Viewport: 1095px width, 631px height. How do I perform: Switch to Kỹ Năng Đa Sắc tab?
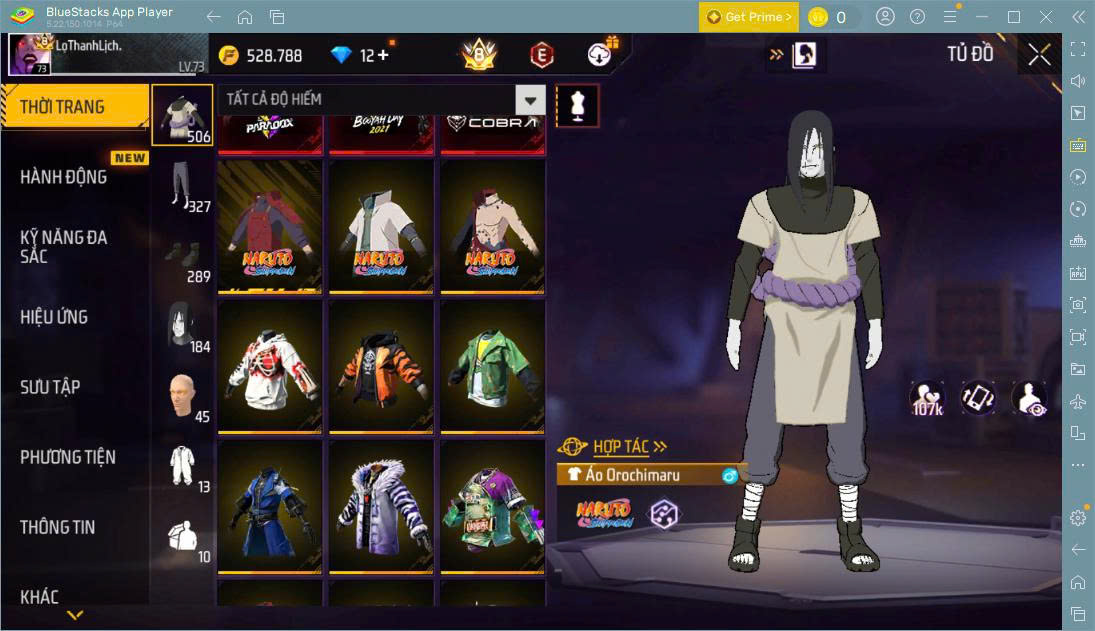point(64,246)
